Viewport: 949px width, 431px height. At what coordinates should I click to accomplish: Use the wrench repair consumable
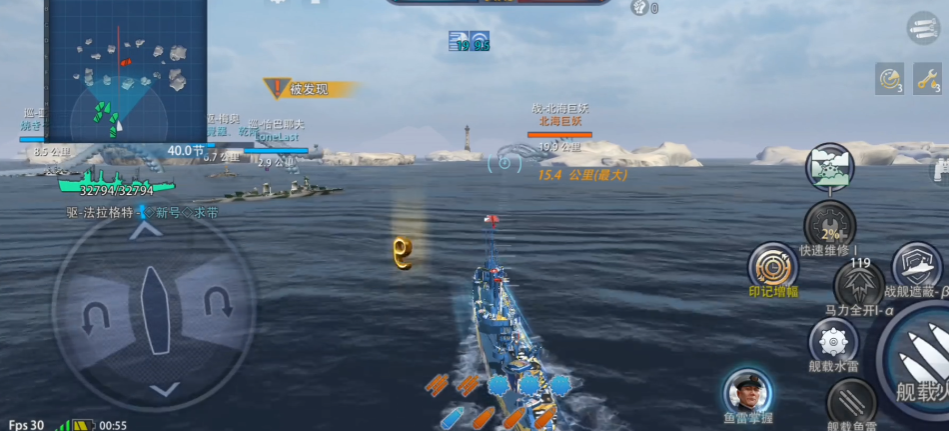click(x=925, y=78)
